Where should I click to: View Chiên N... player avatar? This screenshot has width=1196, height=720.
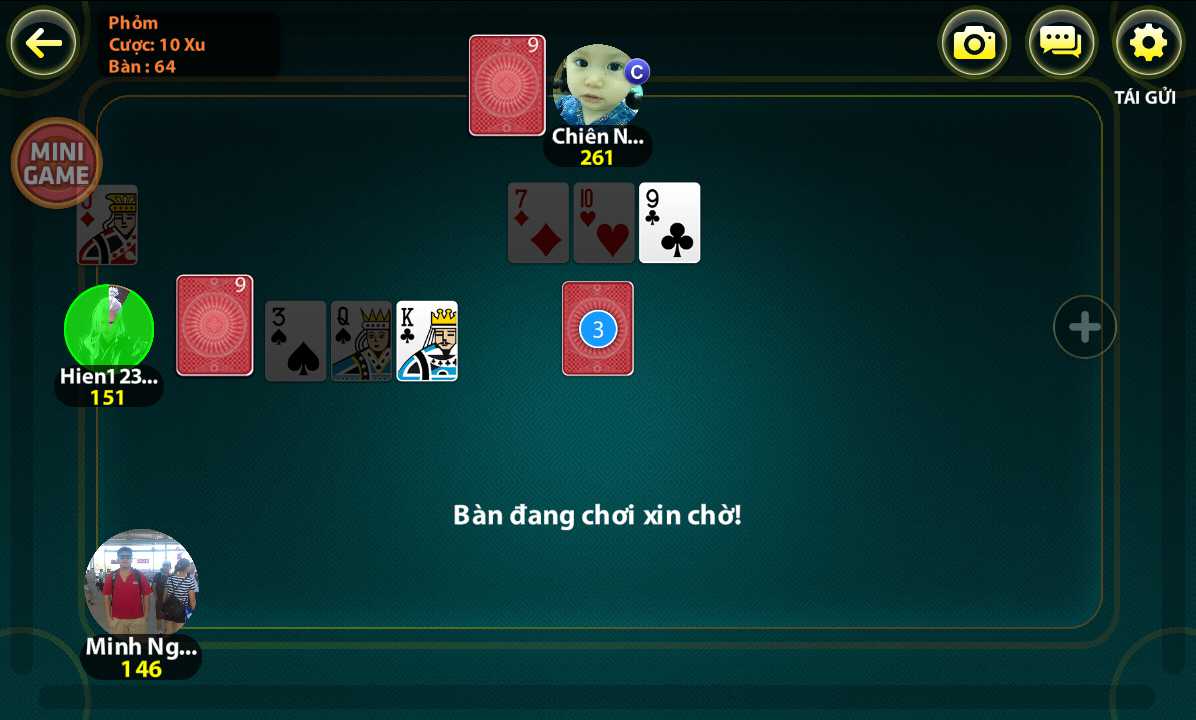pos(597,86)
